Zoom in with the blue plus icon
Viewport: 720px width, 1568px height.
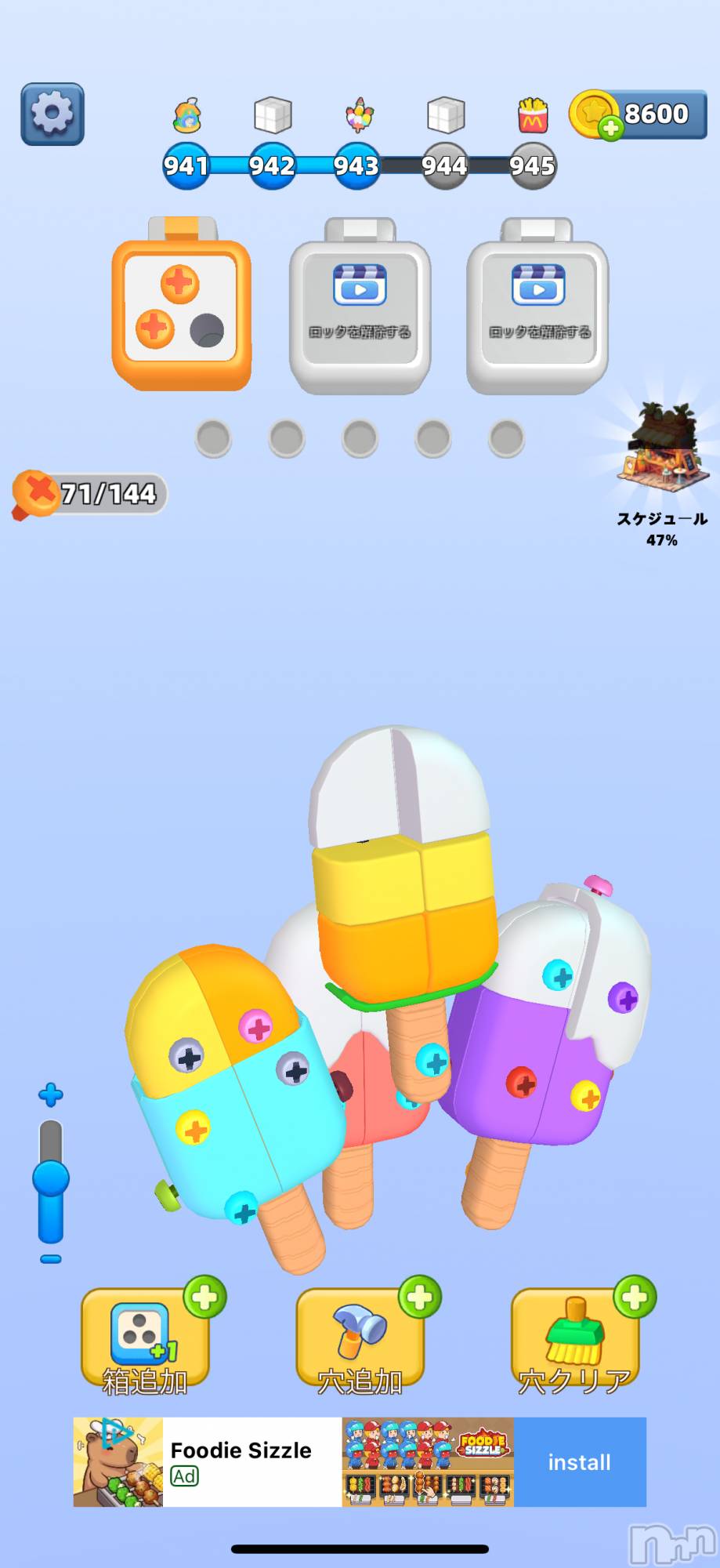[51, 1095]
